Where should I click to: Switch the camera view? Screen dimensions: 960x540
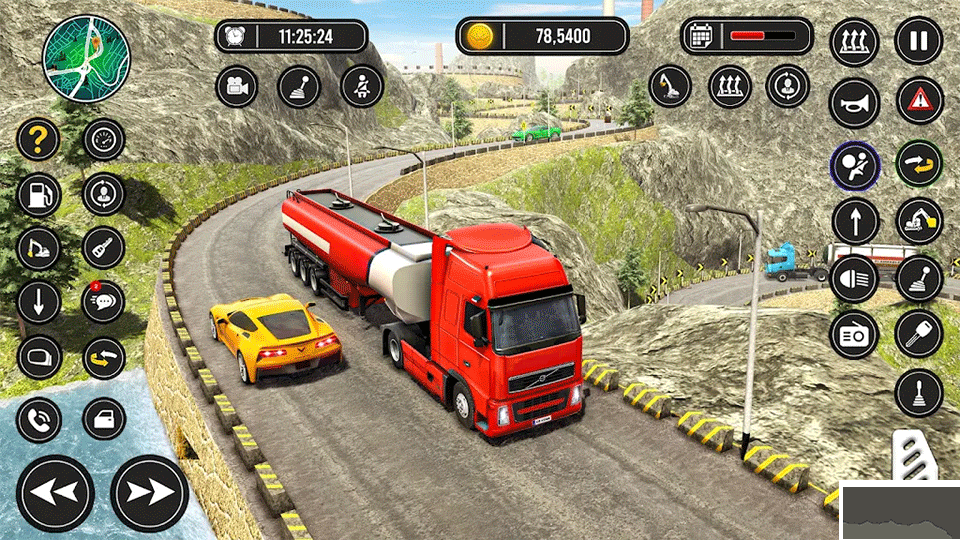click(x=237, y=86)
